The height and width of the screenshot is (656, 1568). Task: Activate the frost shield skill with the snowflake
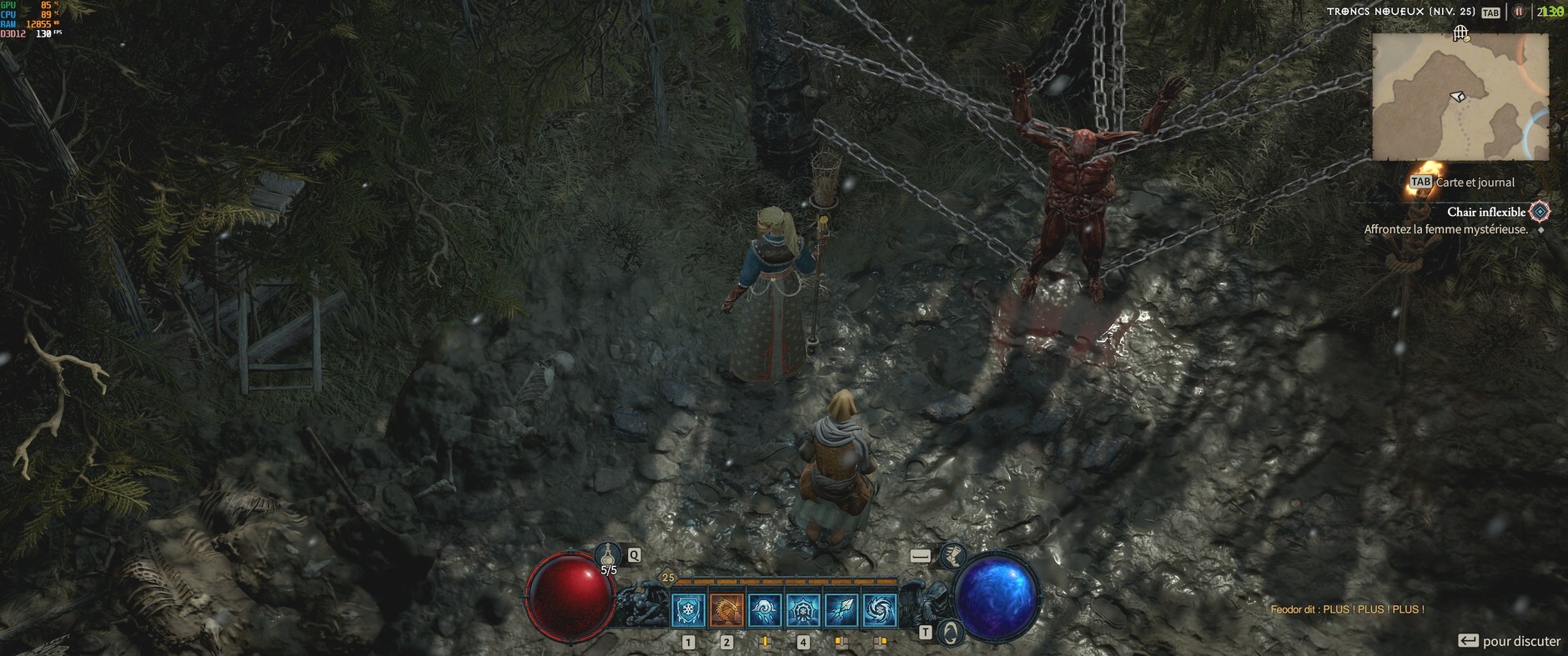pos(688,610)
